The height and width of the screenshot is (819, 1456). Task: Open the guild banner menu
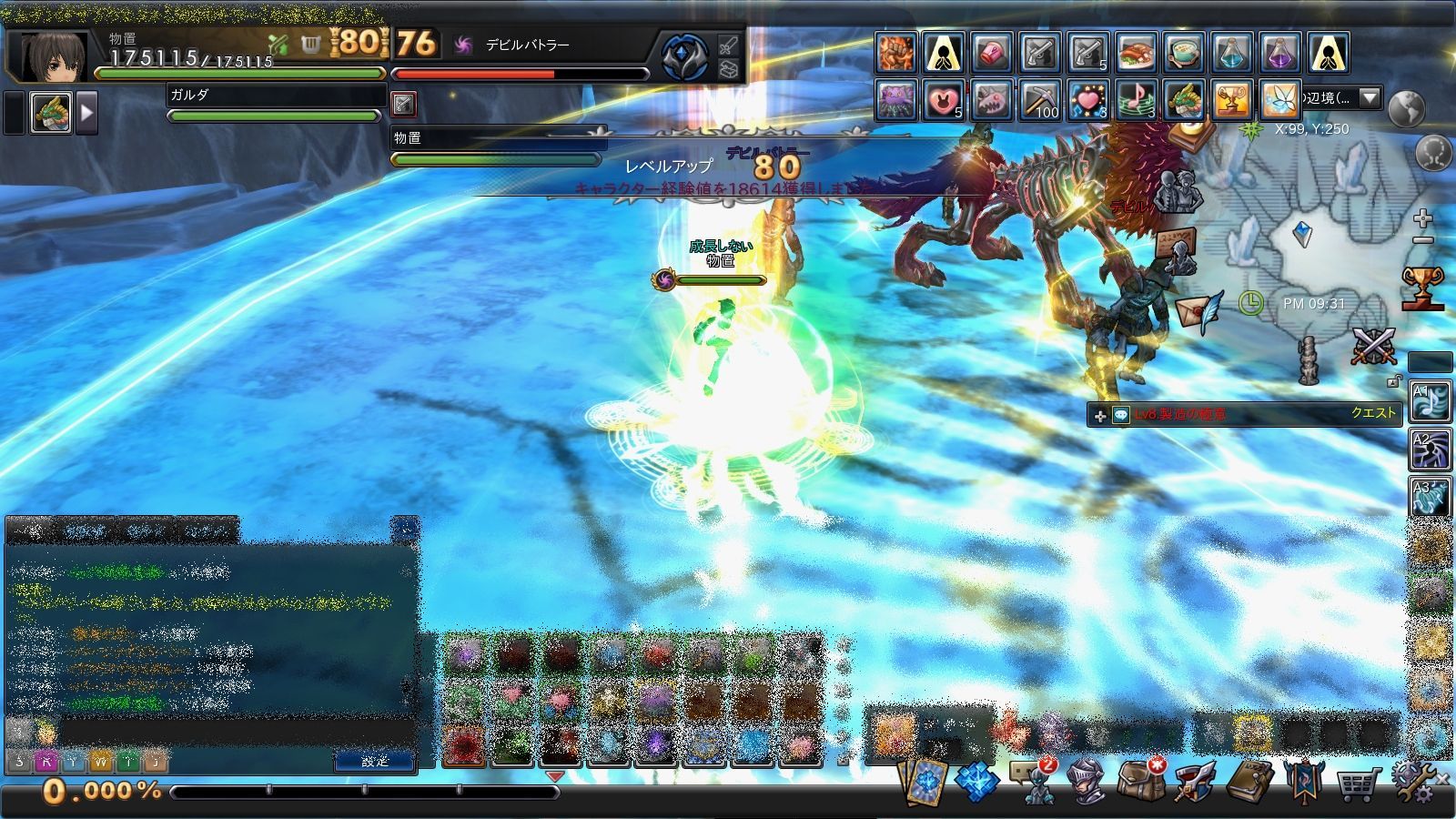[x=1303, y=781]
